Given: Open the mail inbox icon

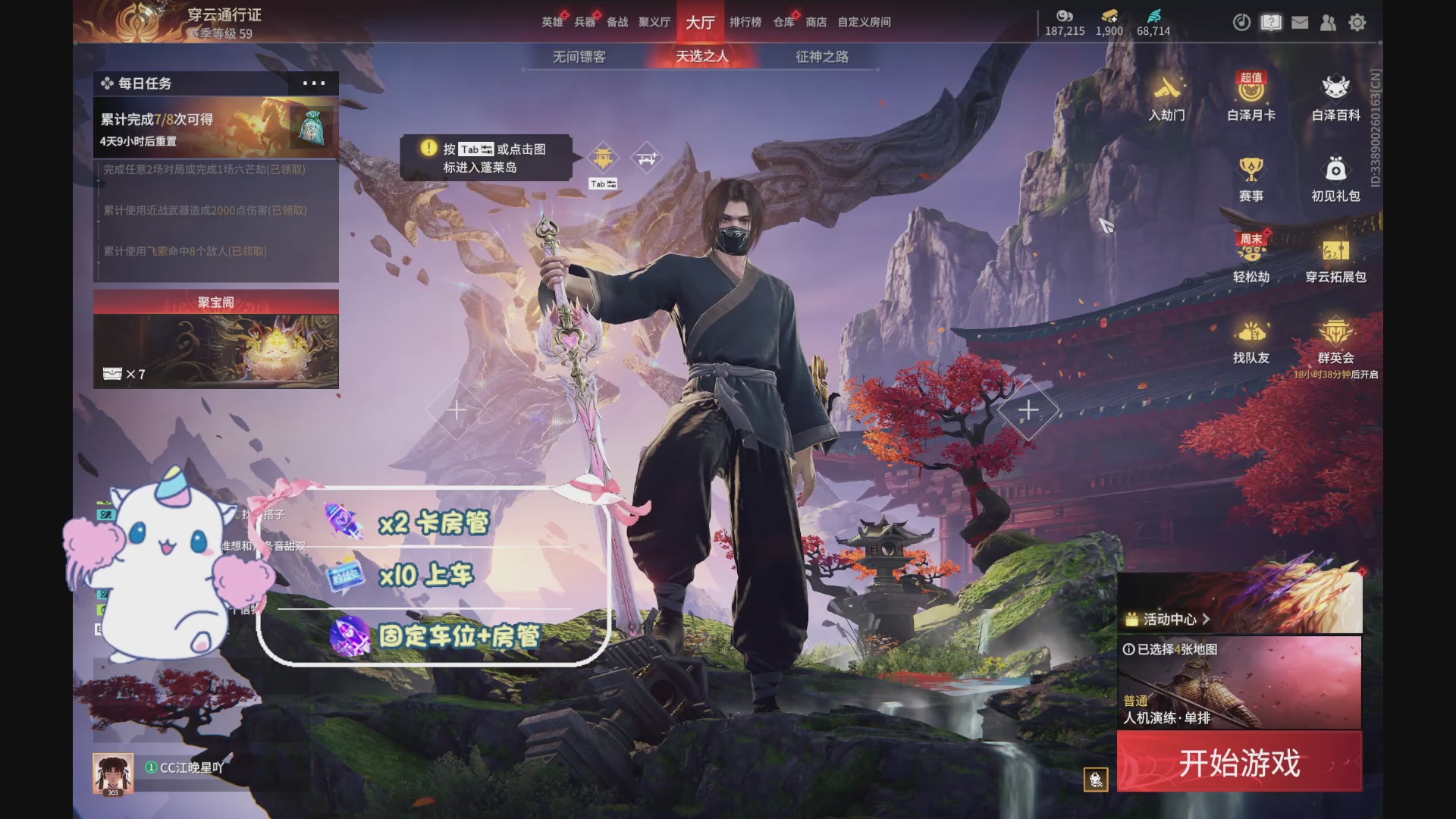Looking at the screenshot, I should click(x=1300, y=23).
